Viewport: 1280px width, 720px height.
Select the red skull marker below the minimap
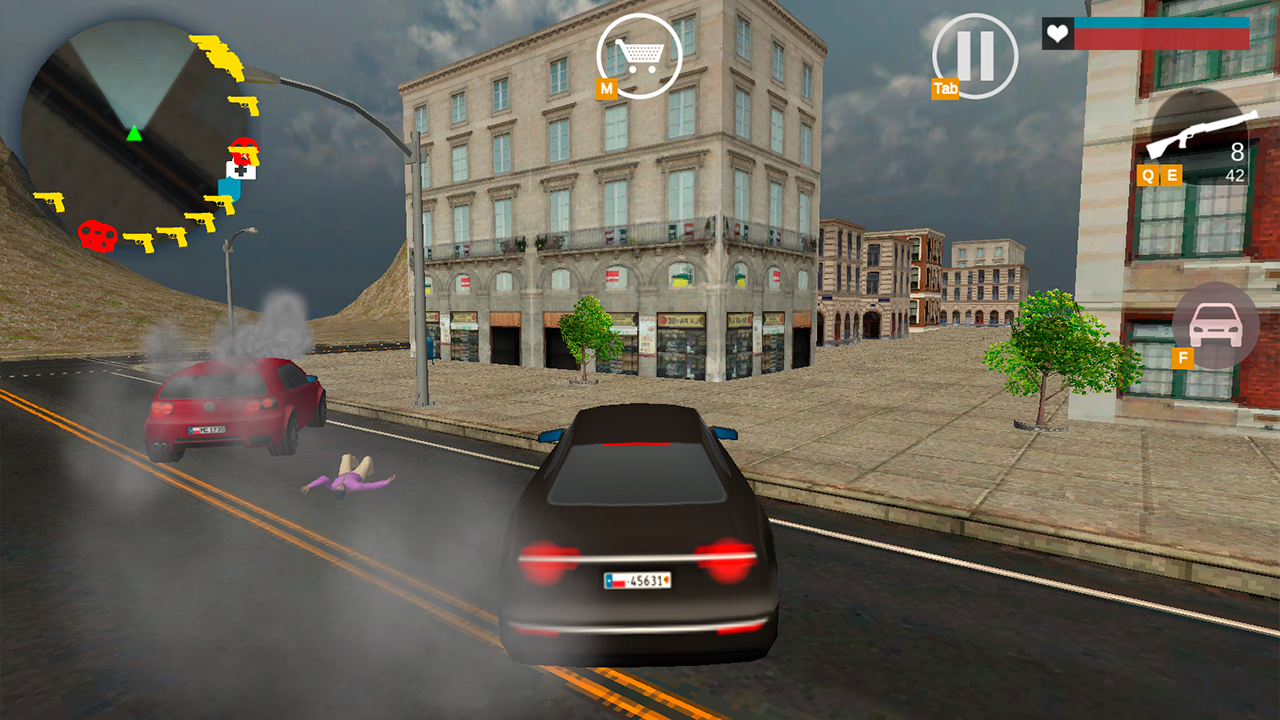coord(97,237)
